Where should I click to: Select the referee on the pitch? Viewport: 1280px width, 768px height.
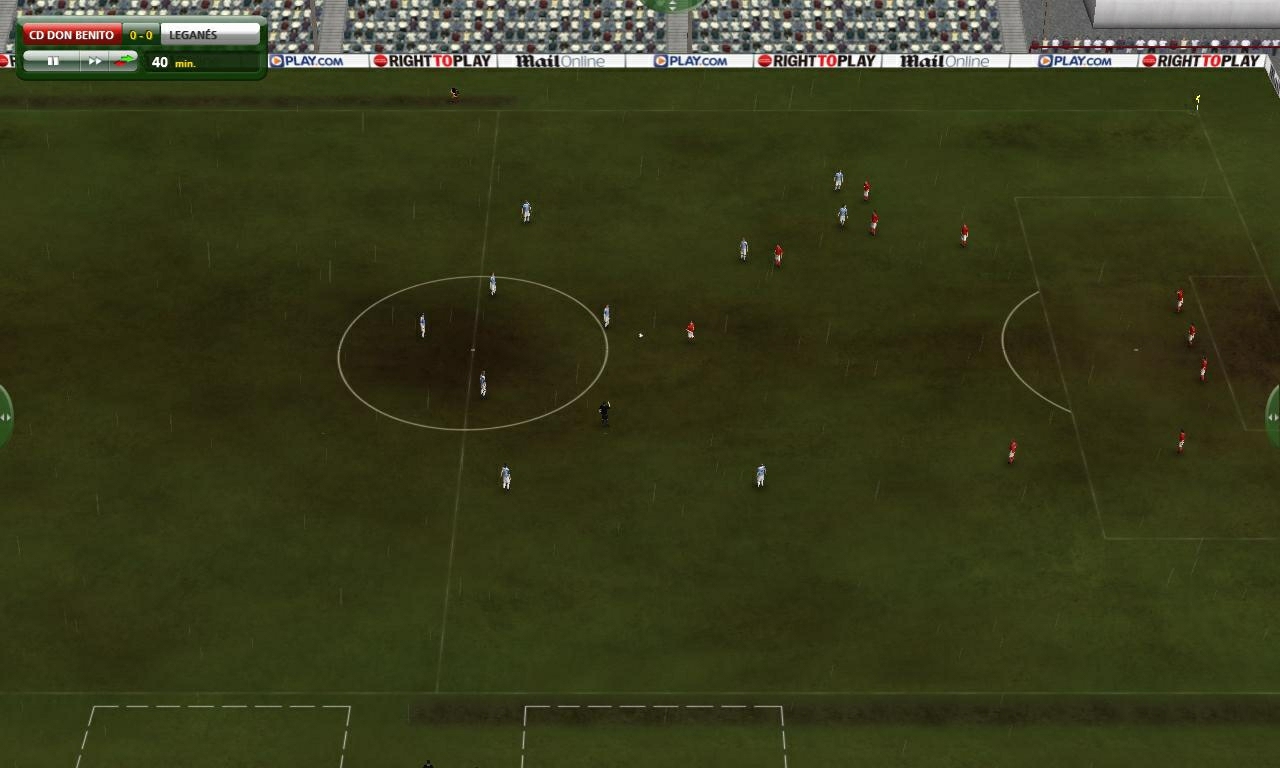(603, 412)
